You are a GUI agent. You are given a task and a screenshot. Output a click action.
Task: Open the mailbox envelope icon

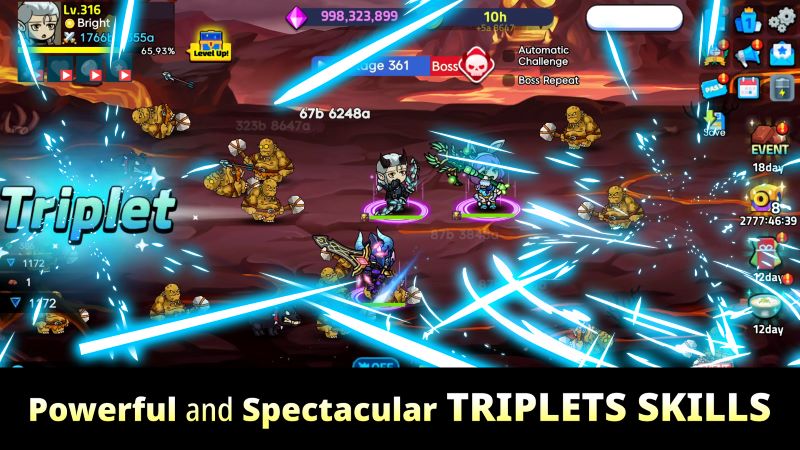pyautogui.click(x=781, y=54)
